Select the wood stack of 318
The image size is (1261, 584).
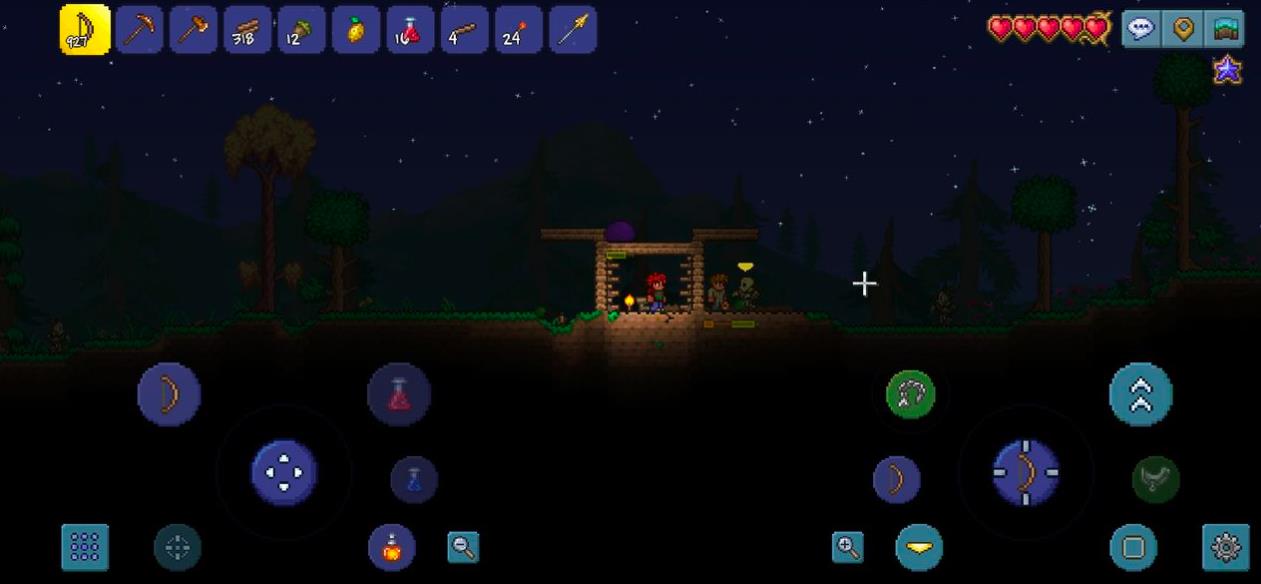[x=247, y=30]
